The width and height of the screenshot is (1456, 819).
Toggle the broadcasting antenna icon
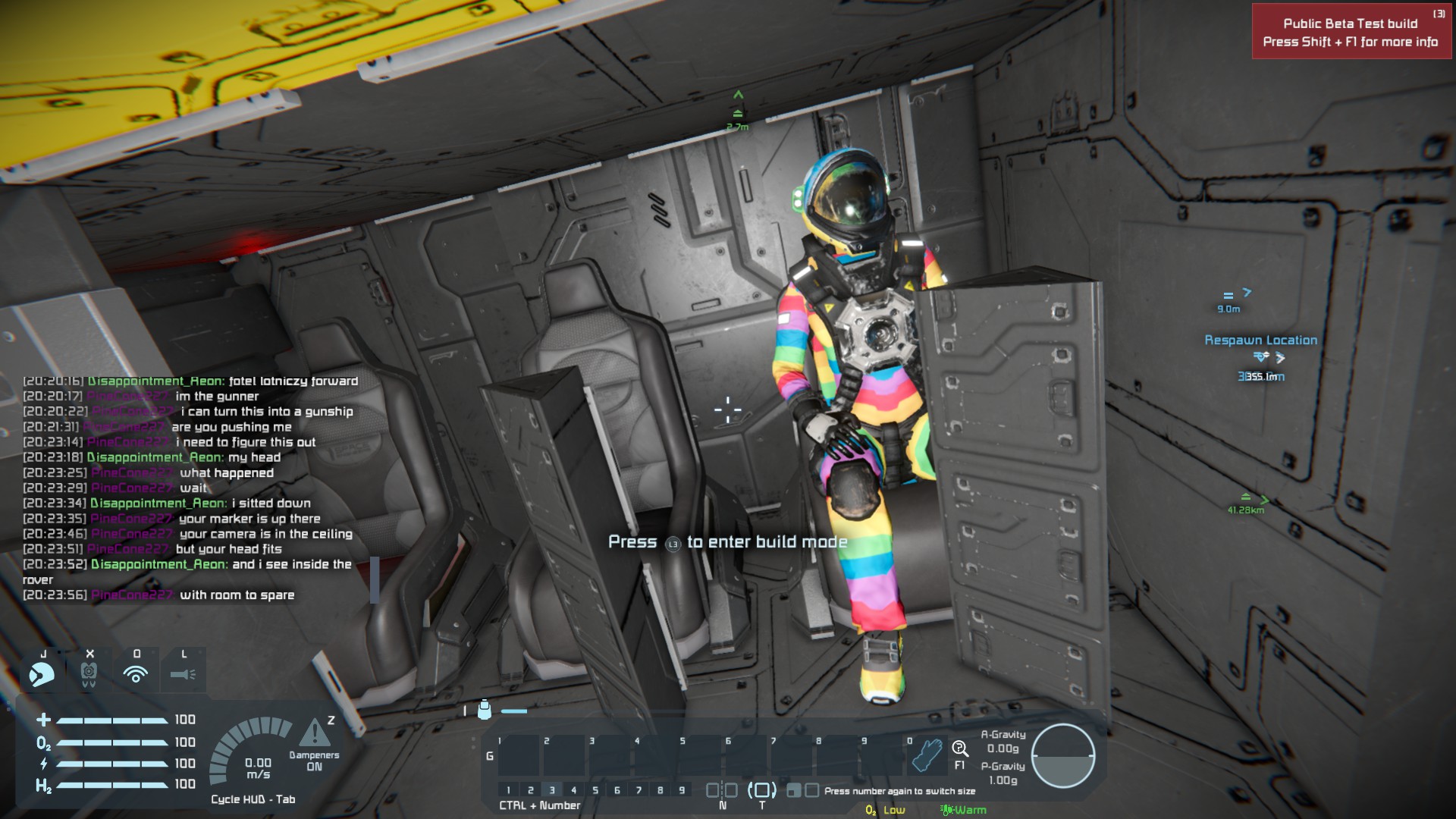point(136,673)
